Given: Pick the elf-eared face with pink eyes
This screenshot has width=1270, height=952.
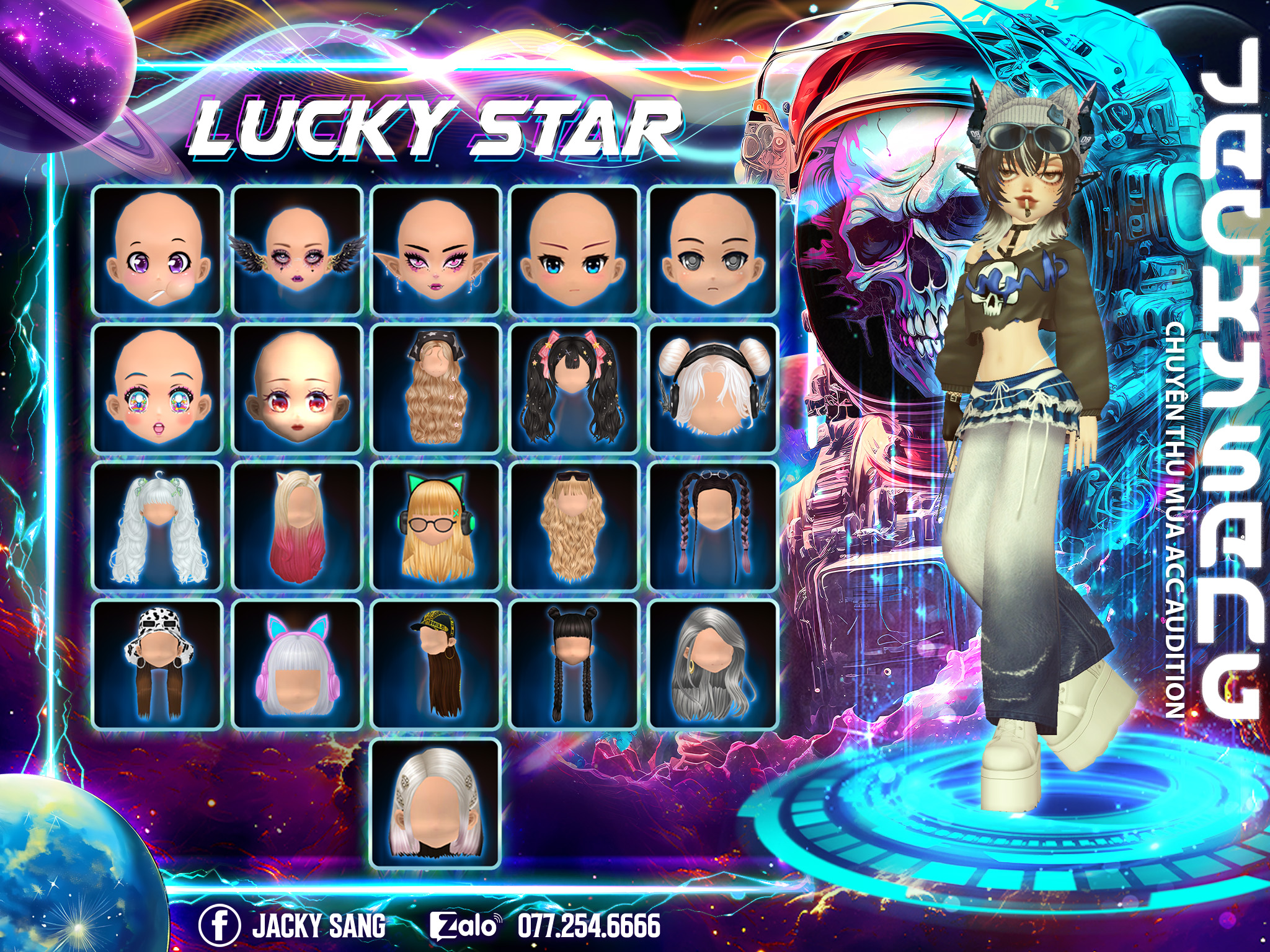Looking at the screenshot, I should [x=436, y=250].
